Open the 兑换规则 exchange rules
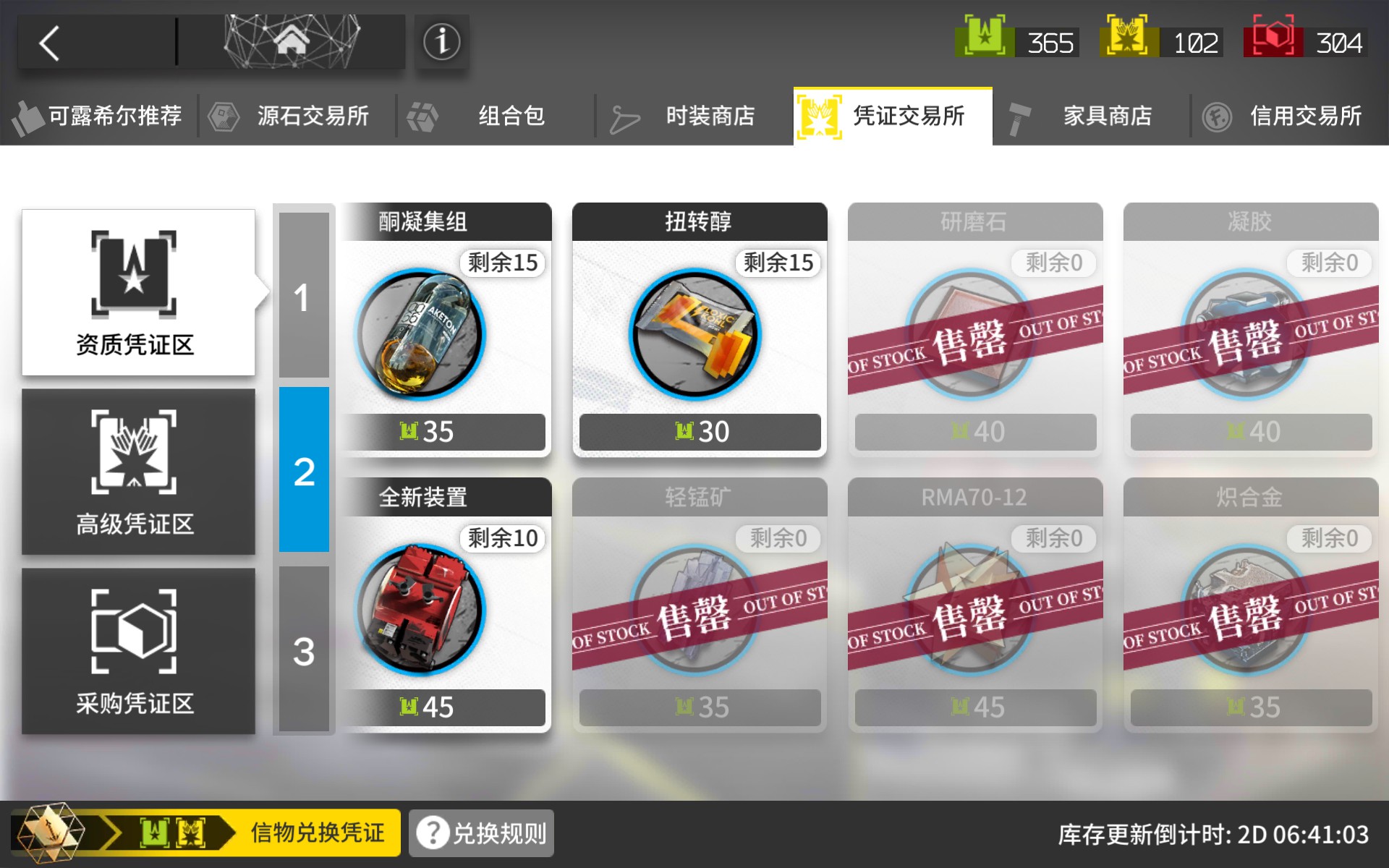The width and height of the screenshot is (1389, 868). click(x=480, y=833)
